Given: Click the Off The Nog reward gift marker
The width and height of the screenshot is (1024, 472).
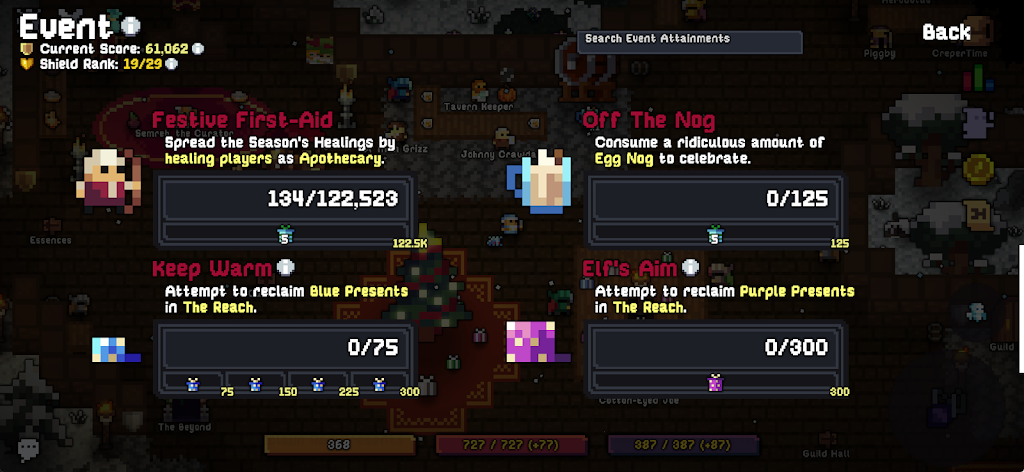Looking at the screenshot, I should coord(714,235).
